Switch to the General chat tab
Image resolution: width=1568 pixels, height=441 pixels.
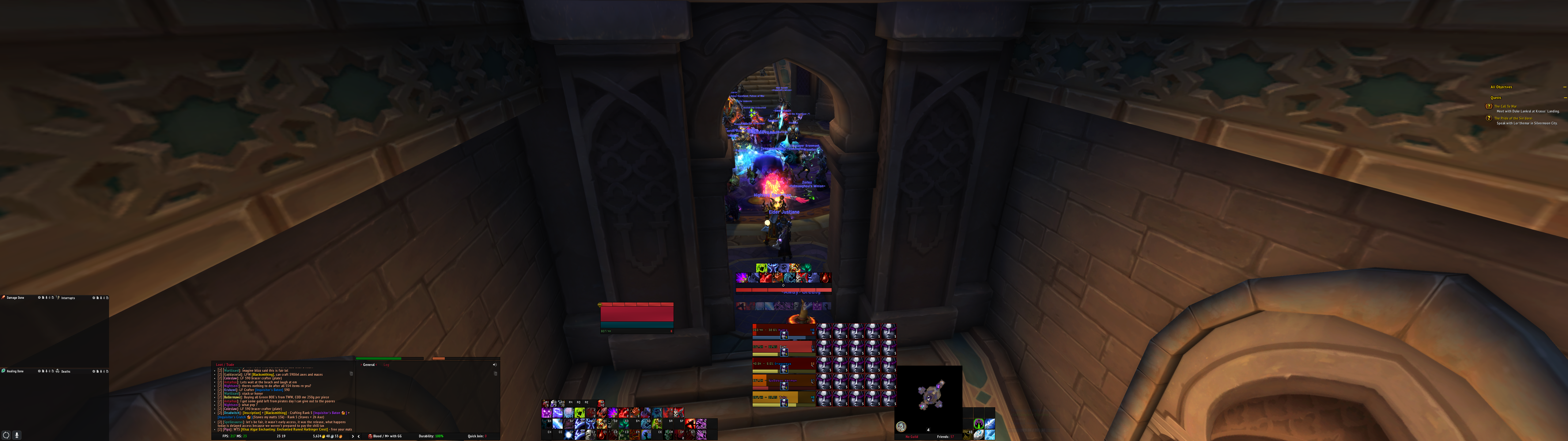(369, 365)
